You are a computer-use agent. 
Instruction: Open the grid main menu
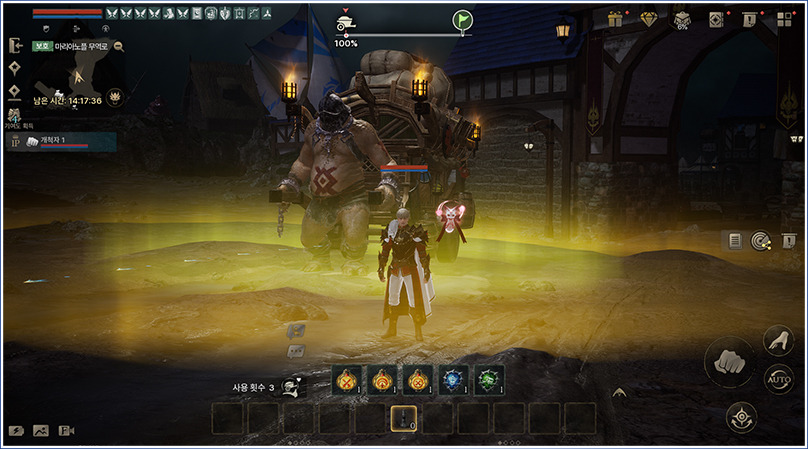716,19
